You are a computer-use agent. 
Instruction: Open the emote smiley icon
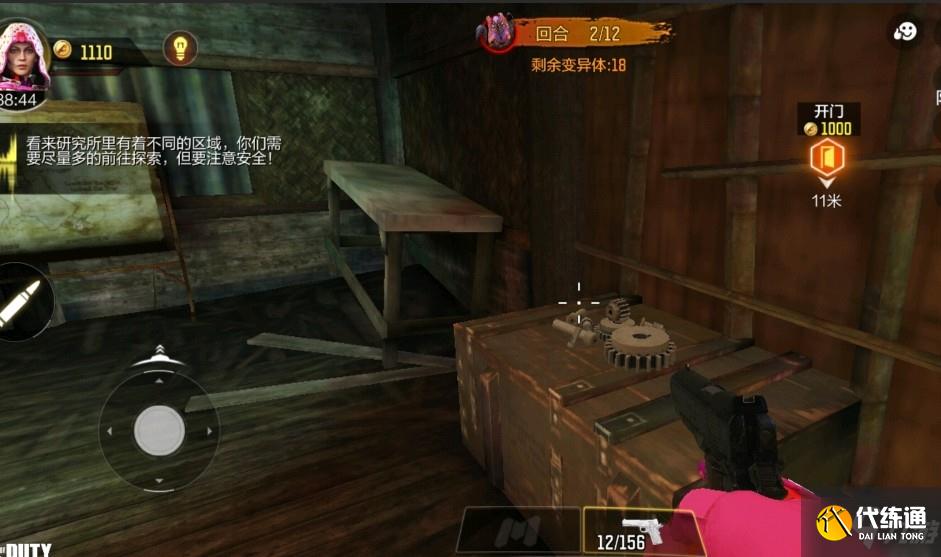pyautogui.click(x=906, y=31)
